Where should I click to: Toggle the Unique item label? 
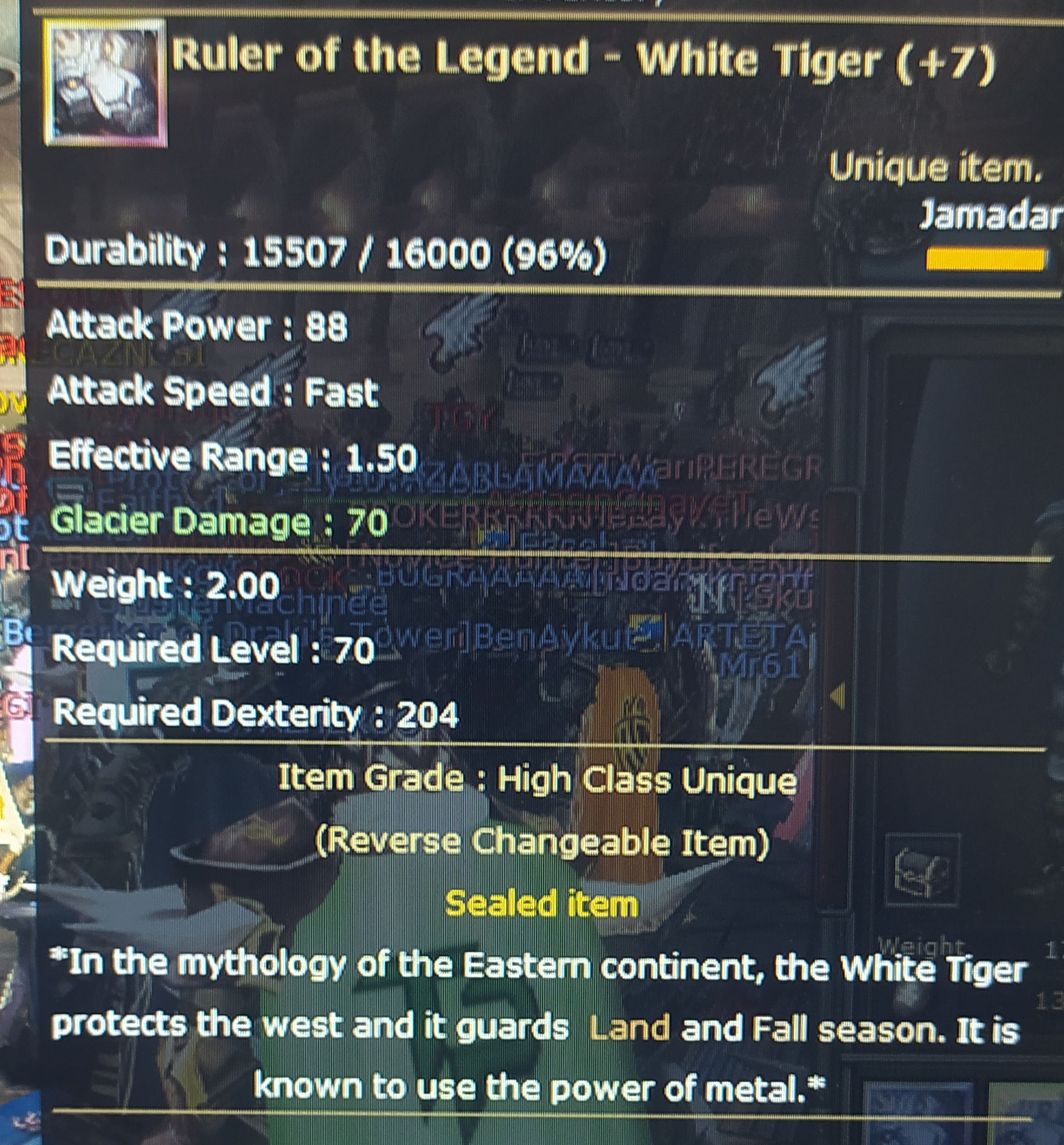[937, 169]
